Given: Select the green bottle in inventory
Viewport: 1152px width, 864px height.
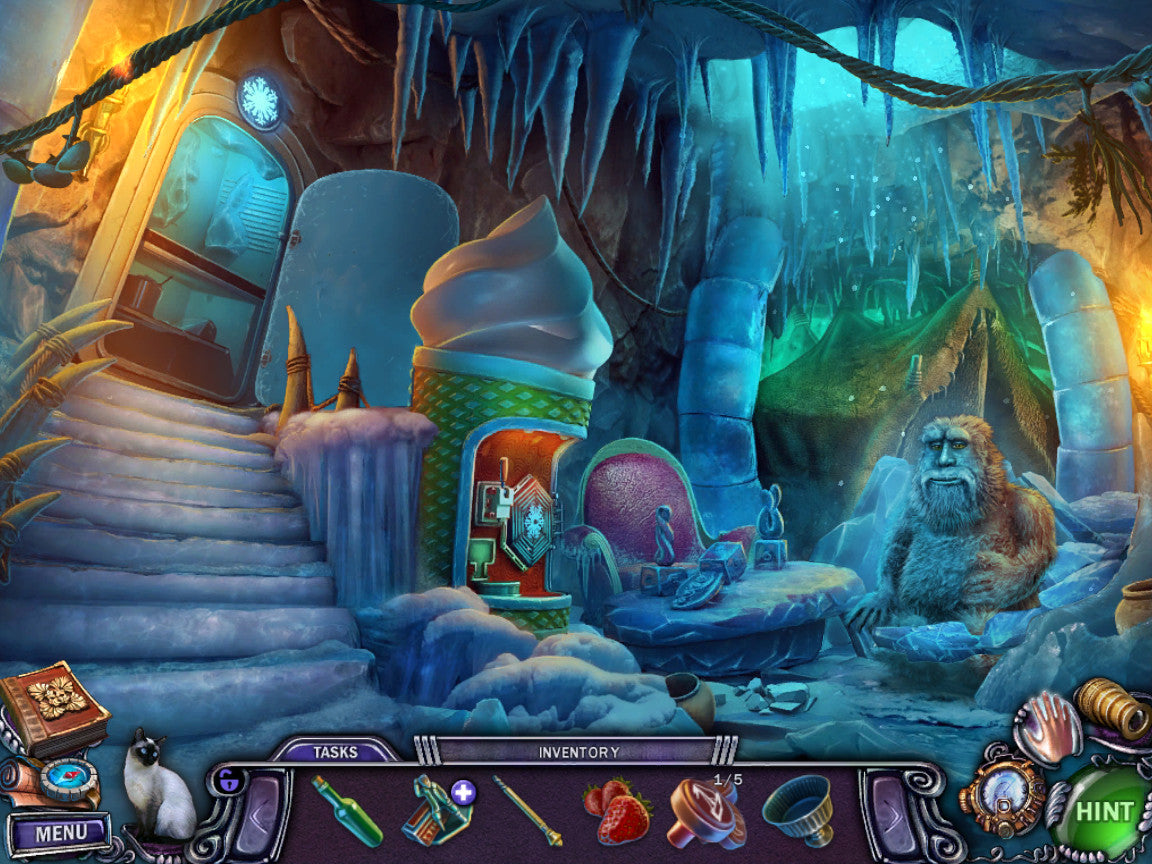Looking at the screenshot, I should (x=345, y=810).
